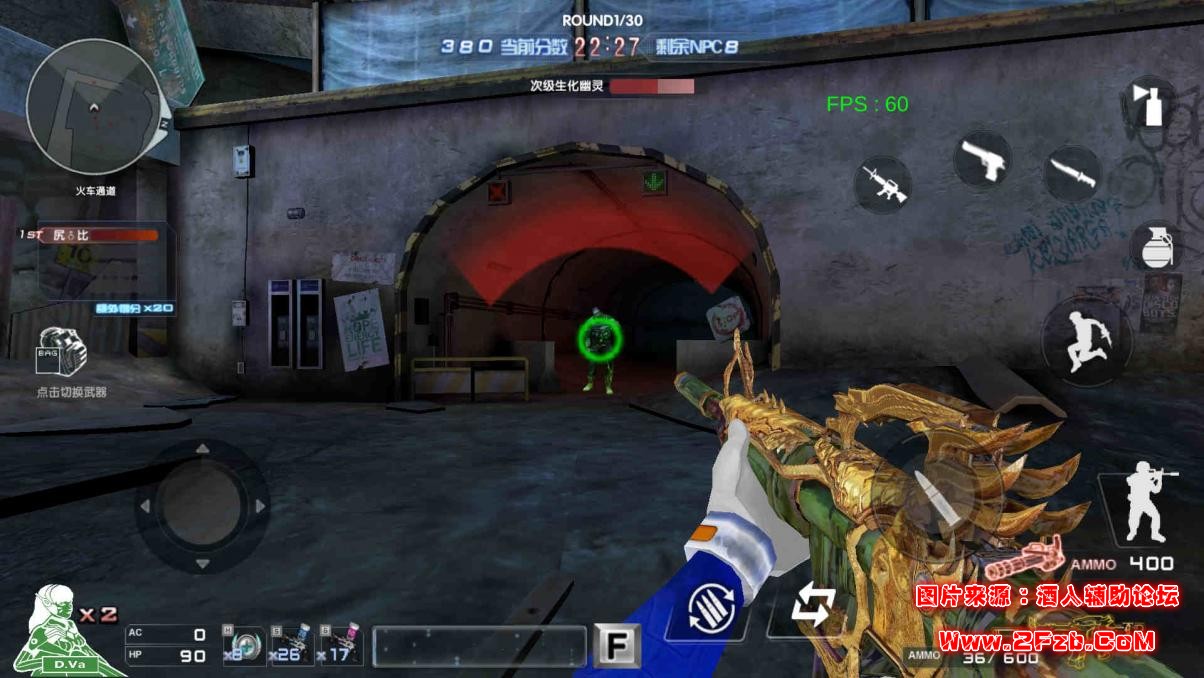Select the assault rifle weapon button

[x=882, y=185]
